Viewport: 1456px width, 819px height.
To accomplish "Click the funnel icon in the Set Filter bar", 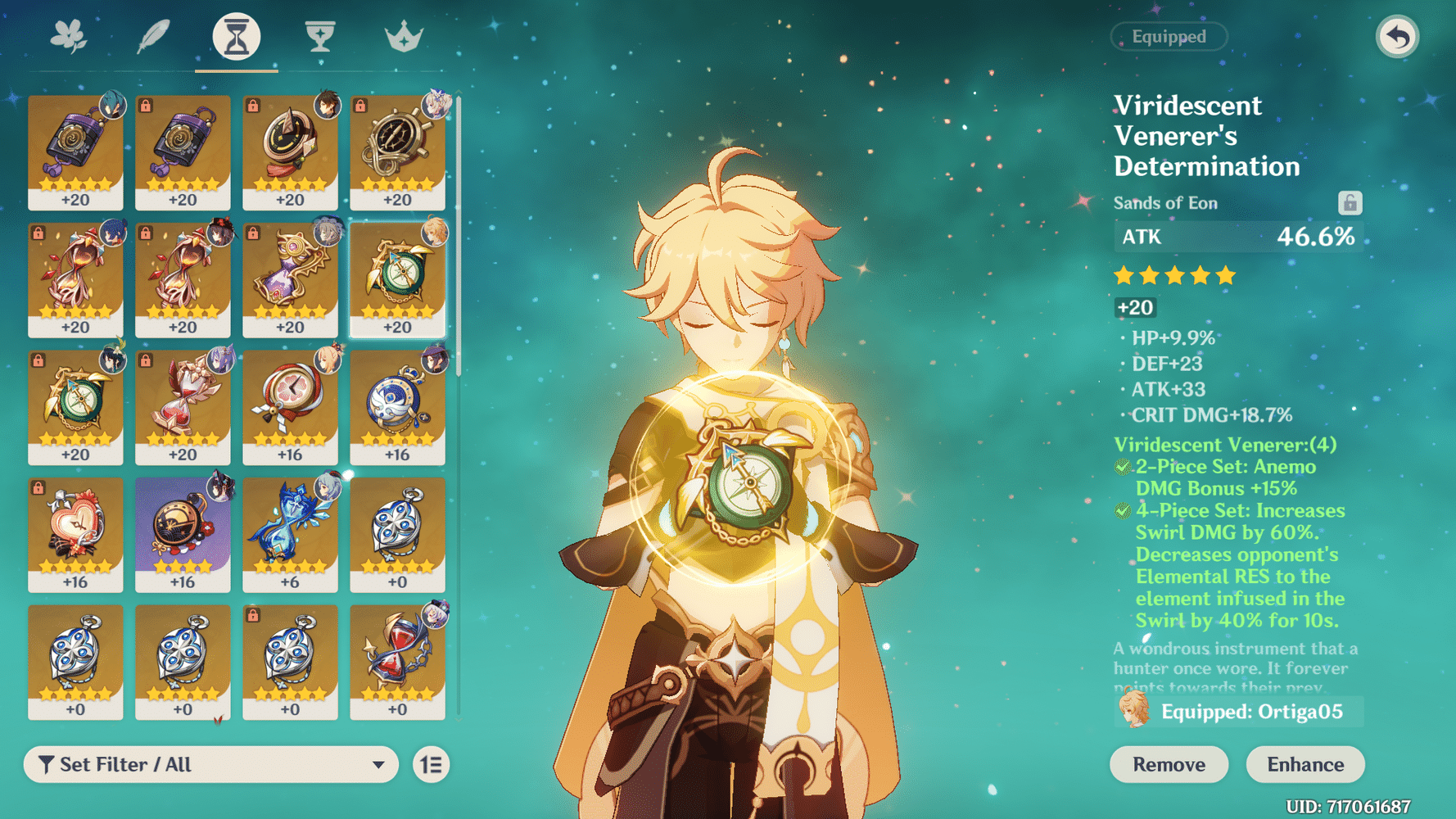I will click(47, 764).
